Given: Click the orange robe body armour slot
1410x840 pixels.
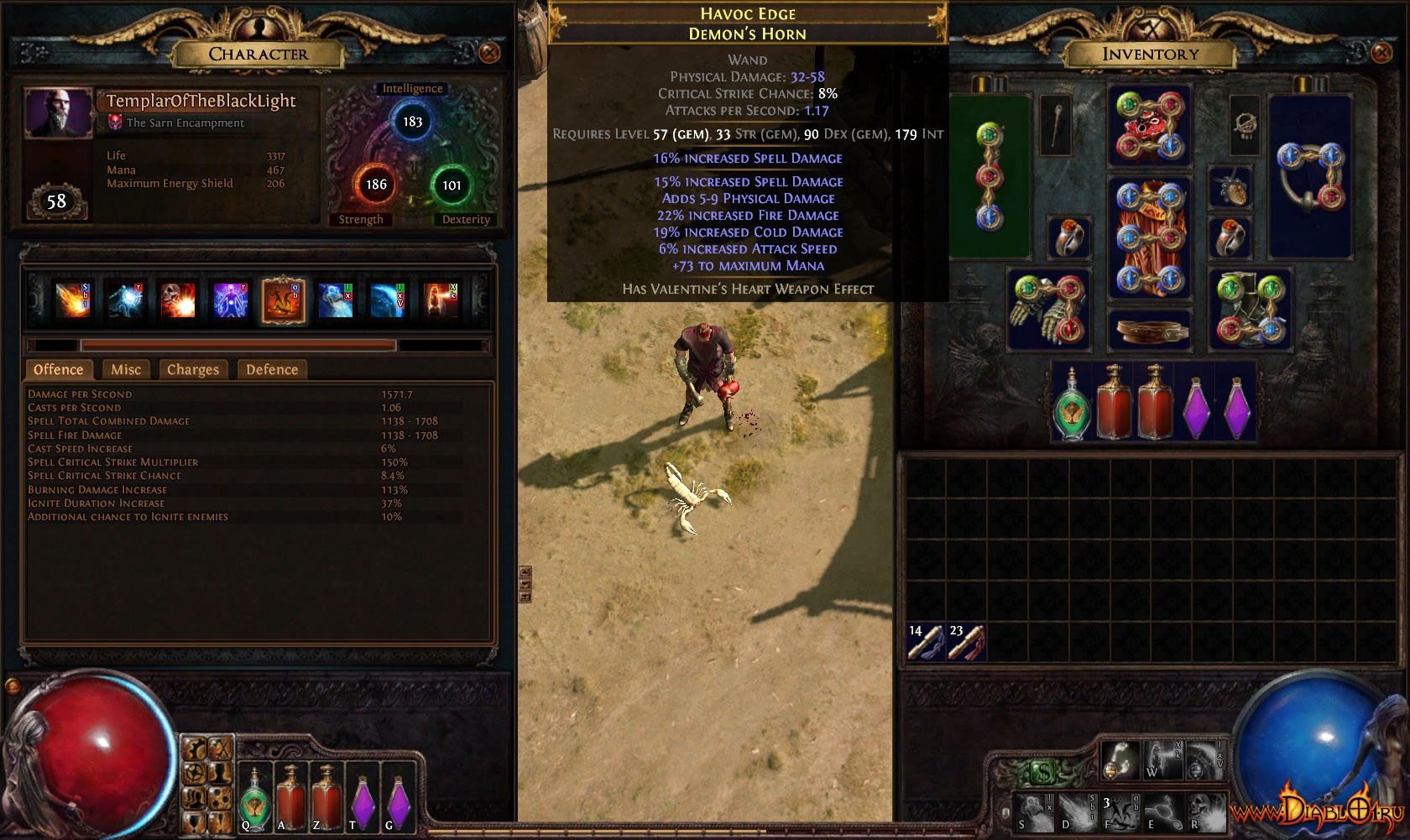Looking at the screenshot, I should coord(1149,237).
